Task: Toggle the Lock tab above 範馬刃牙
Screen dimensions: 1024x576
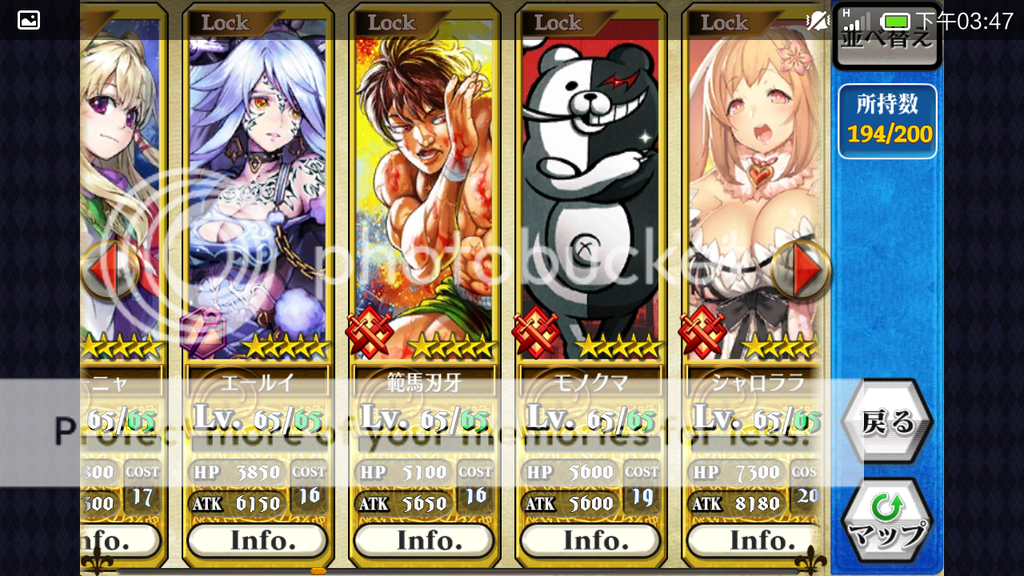Action: coord(391,22)
